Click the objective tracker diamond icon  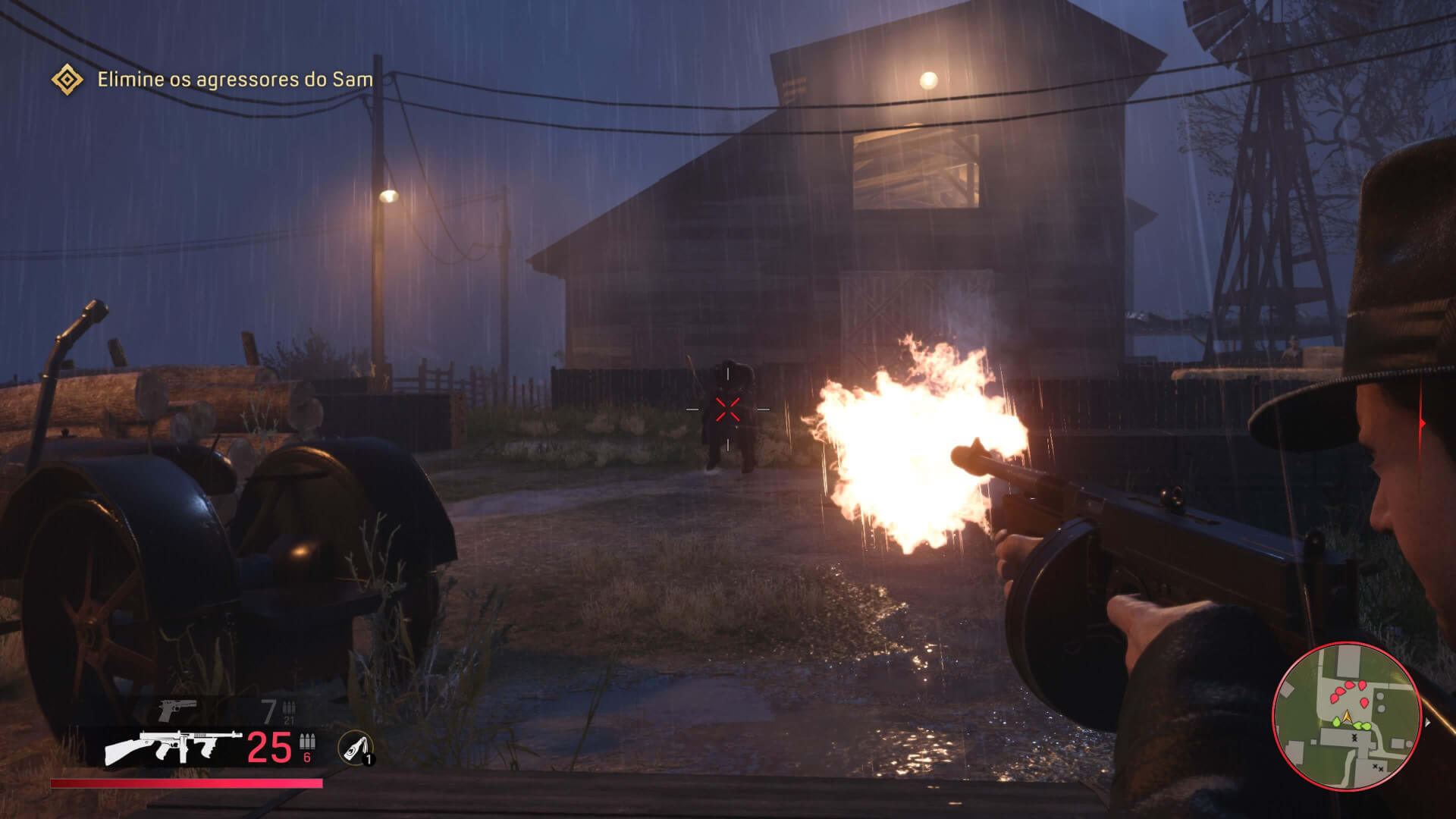(x=67, y=80)
